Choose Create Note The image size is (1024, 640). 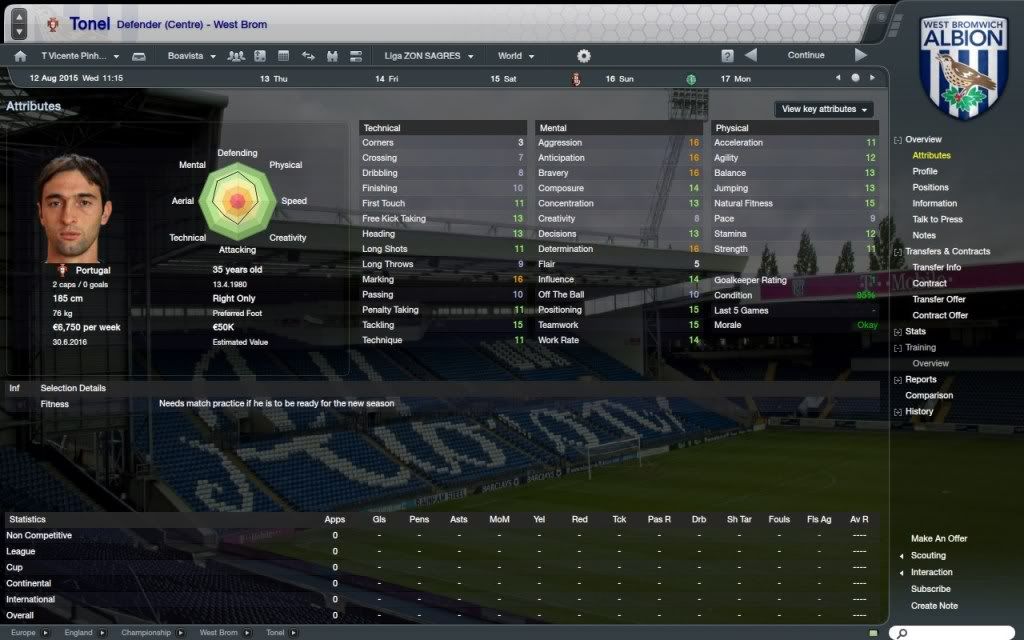(x=934, y=606)
